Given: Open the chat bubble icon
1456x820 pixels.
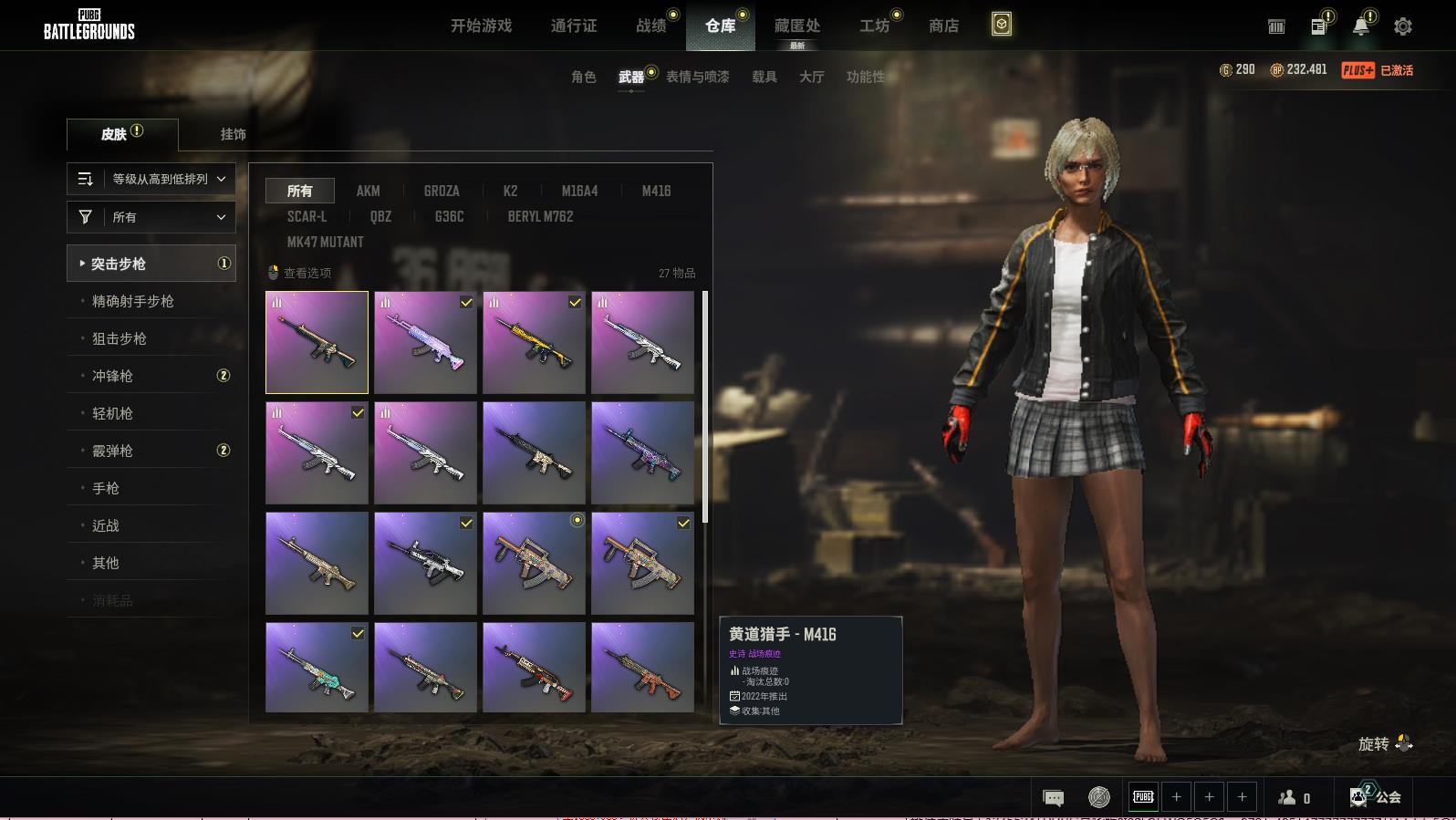Looking at the screenshot, I should 1053,798.
